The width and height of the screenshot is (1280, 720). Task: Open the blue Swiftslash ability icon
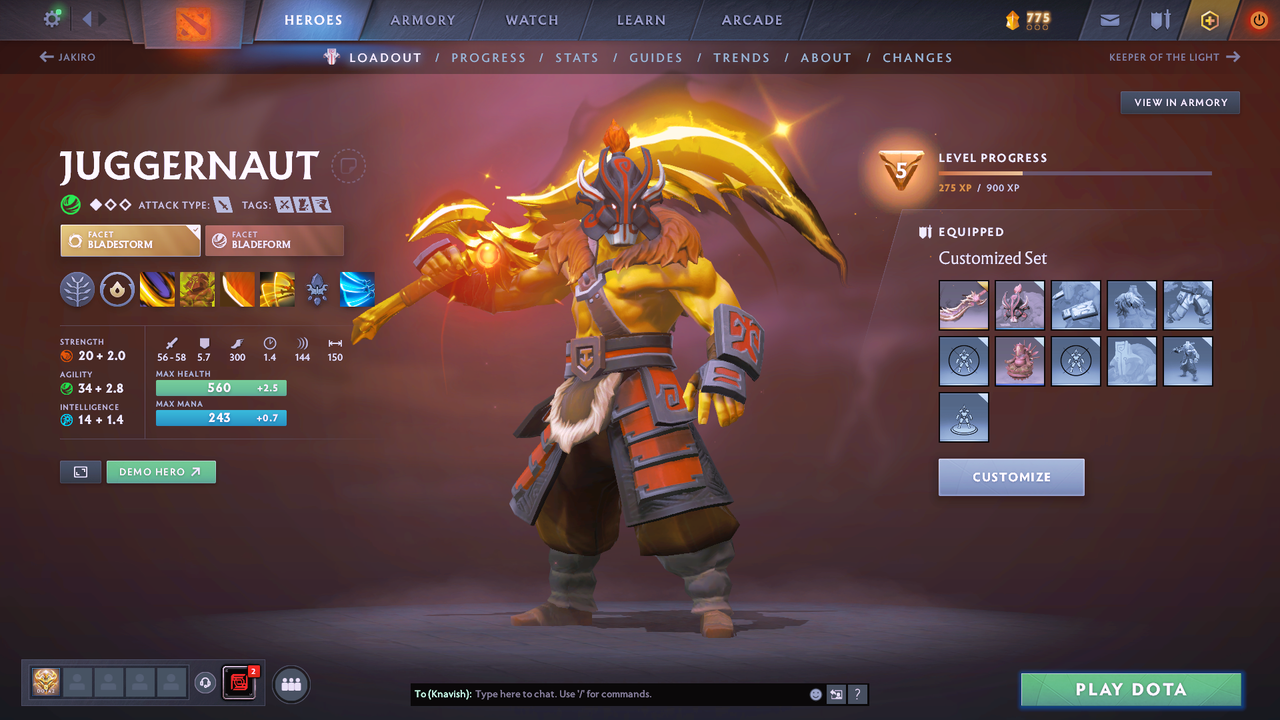[x=357, y=290]
